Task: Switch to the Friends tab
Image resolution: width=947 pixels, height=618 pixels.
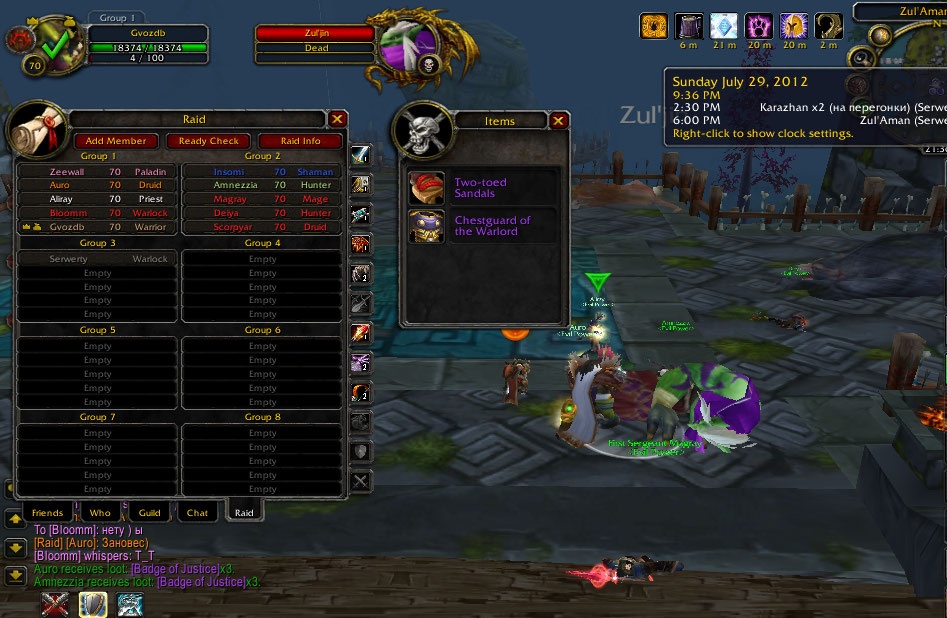Action: pos(47,512)
